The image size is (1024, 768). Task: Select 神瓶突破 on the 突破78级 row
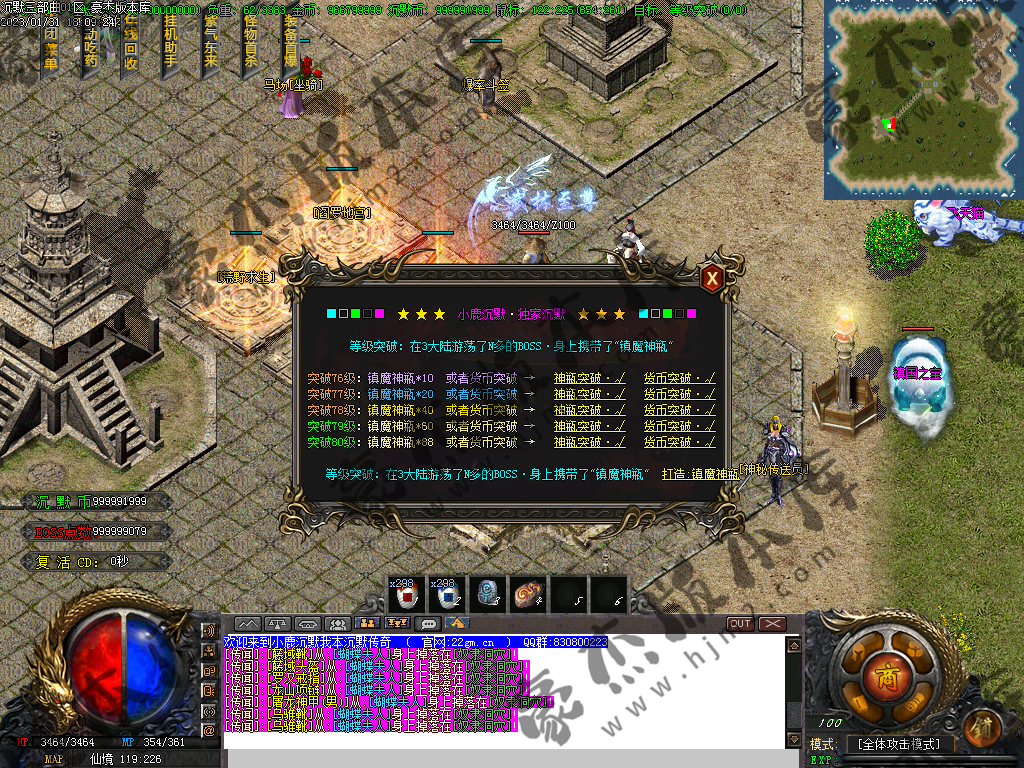click(590, 410)
